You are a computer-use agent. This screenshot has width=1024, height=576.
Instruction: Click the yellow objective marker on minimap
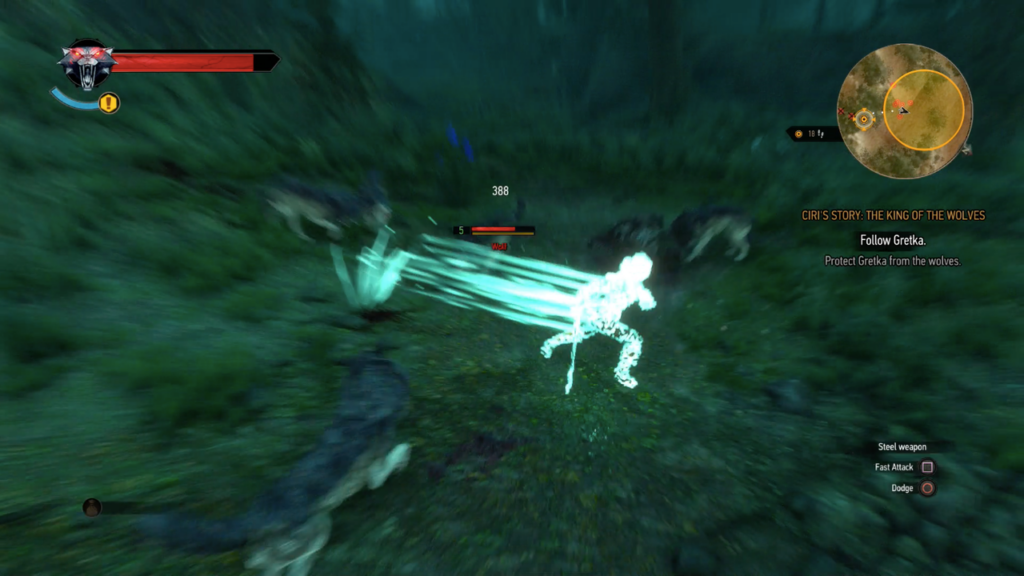coord(865,117)
